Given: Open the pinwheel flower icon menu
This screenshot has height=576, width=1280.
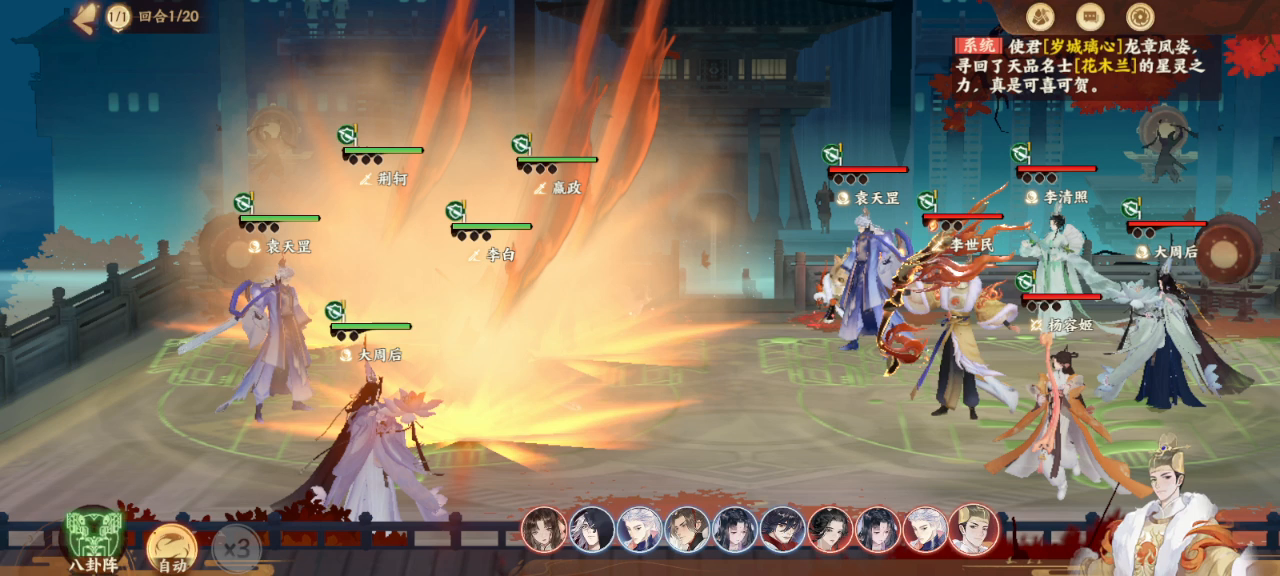Looking at the screenshot, I should click(1140, 16).
